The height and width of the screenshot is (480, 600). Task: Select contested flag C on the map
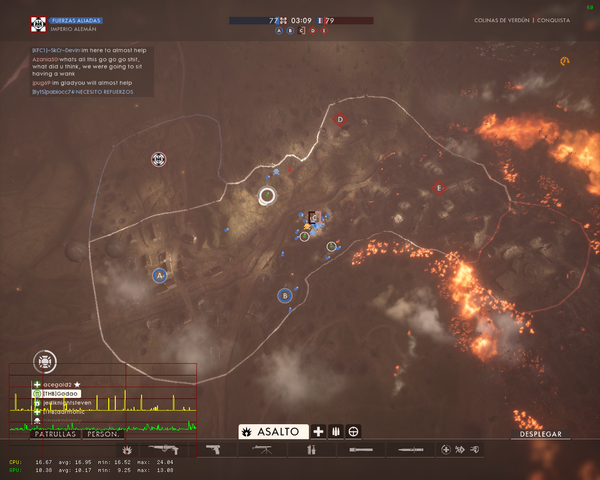tap(313, 216)
